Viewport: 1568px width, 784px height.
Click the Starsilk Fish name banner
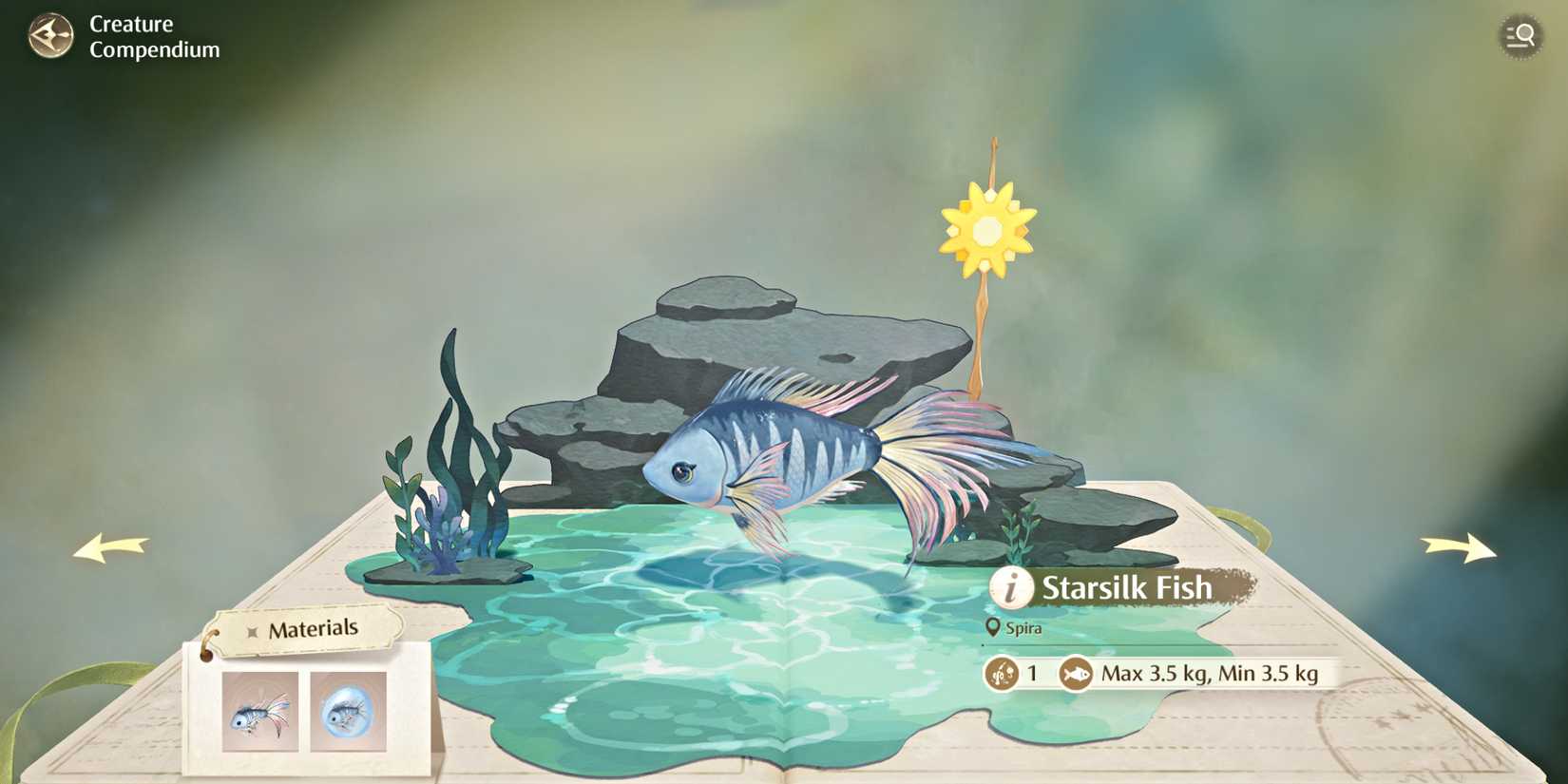[1126, 587]
